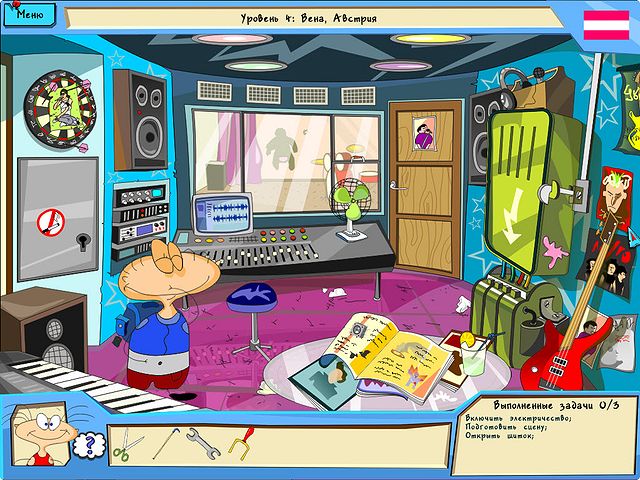Click the character portrait in the corner
The height and width of the screenshot is (480, 640).
[x=40, y=436]
